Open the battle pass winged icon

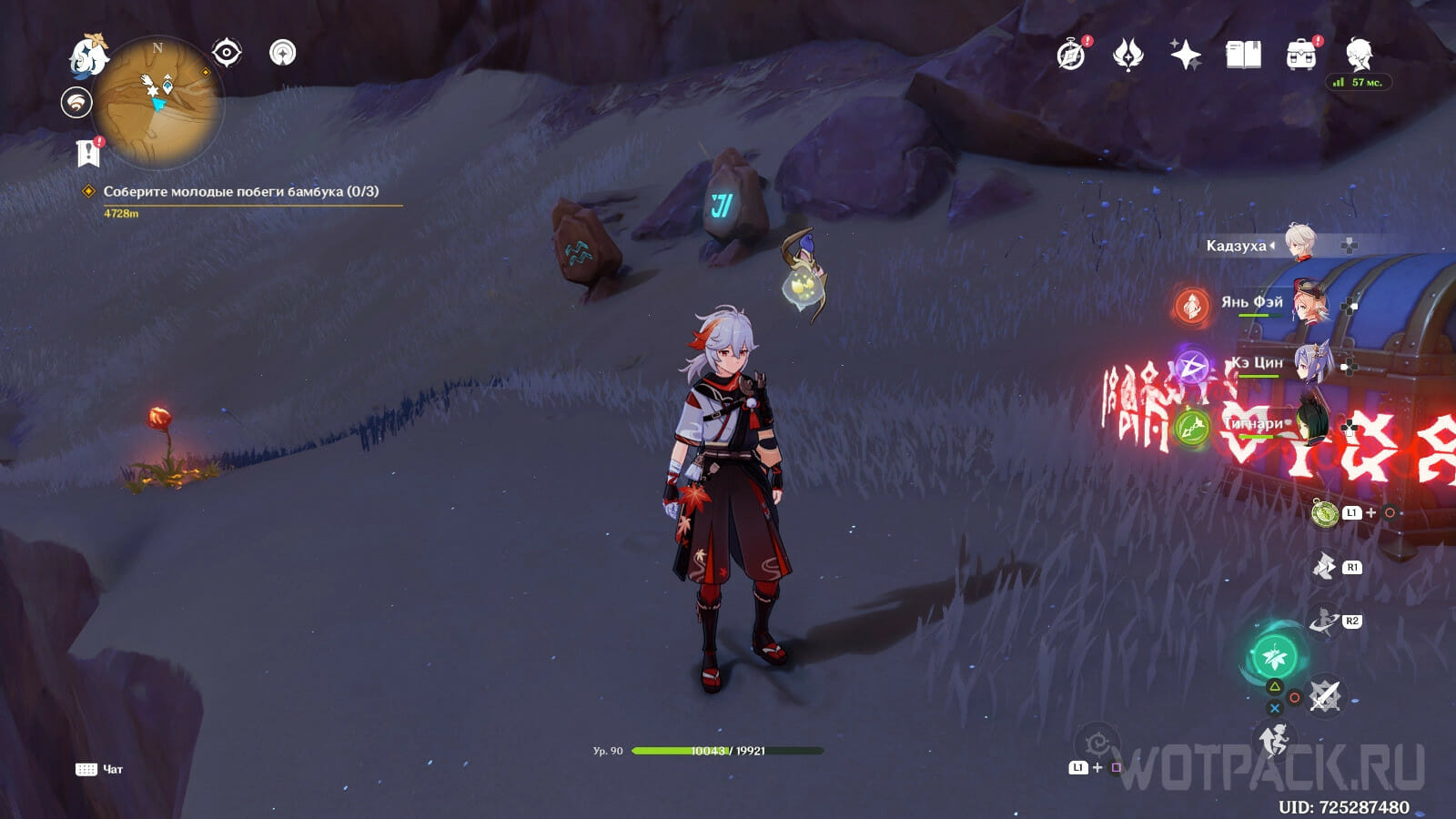tap(1127, 56)
